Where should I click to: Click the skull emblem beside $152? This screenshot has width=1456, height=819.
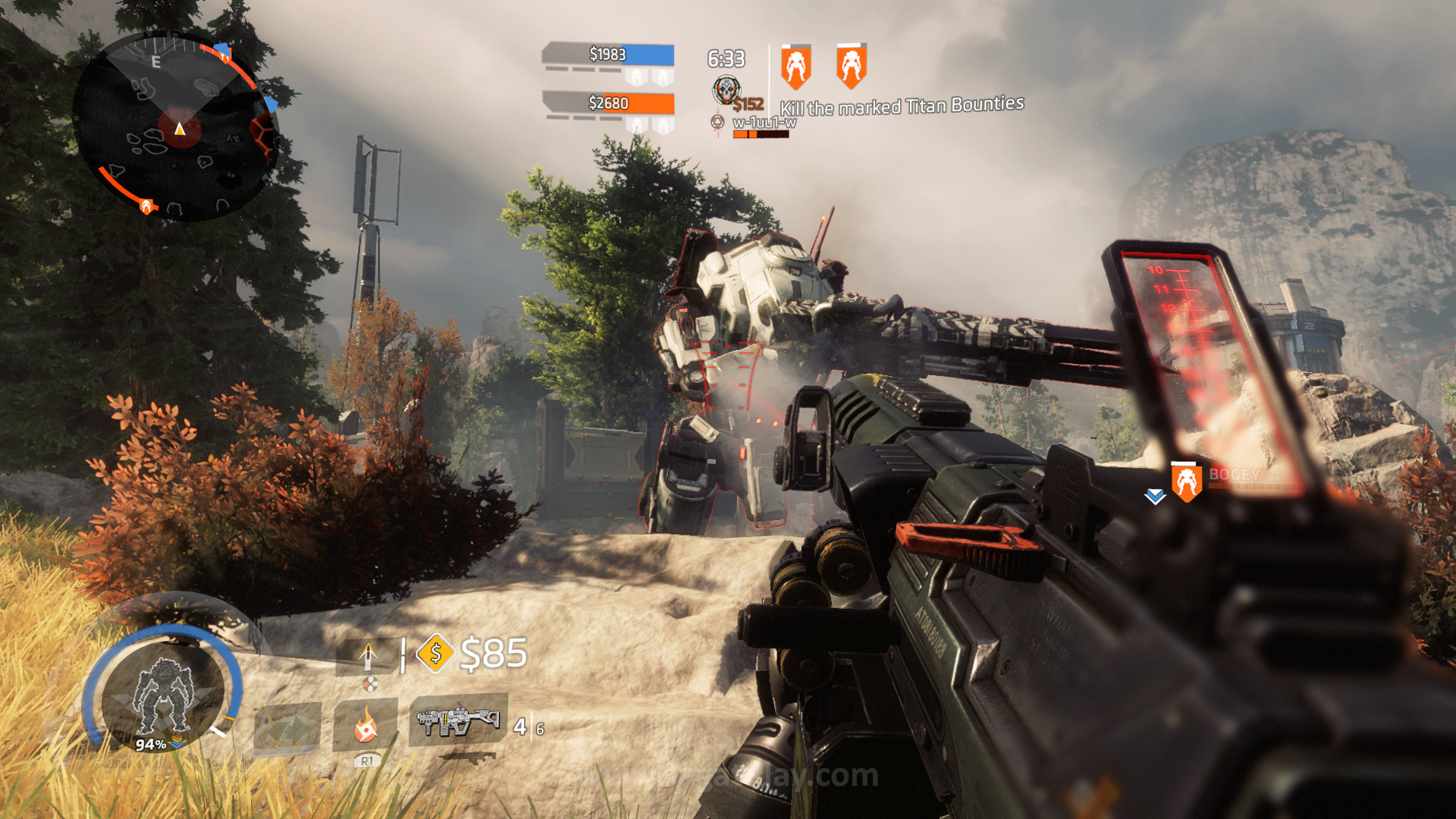point(726,90)
